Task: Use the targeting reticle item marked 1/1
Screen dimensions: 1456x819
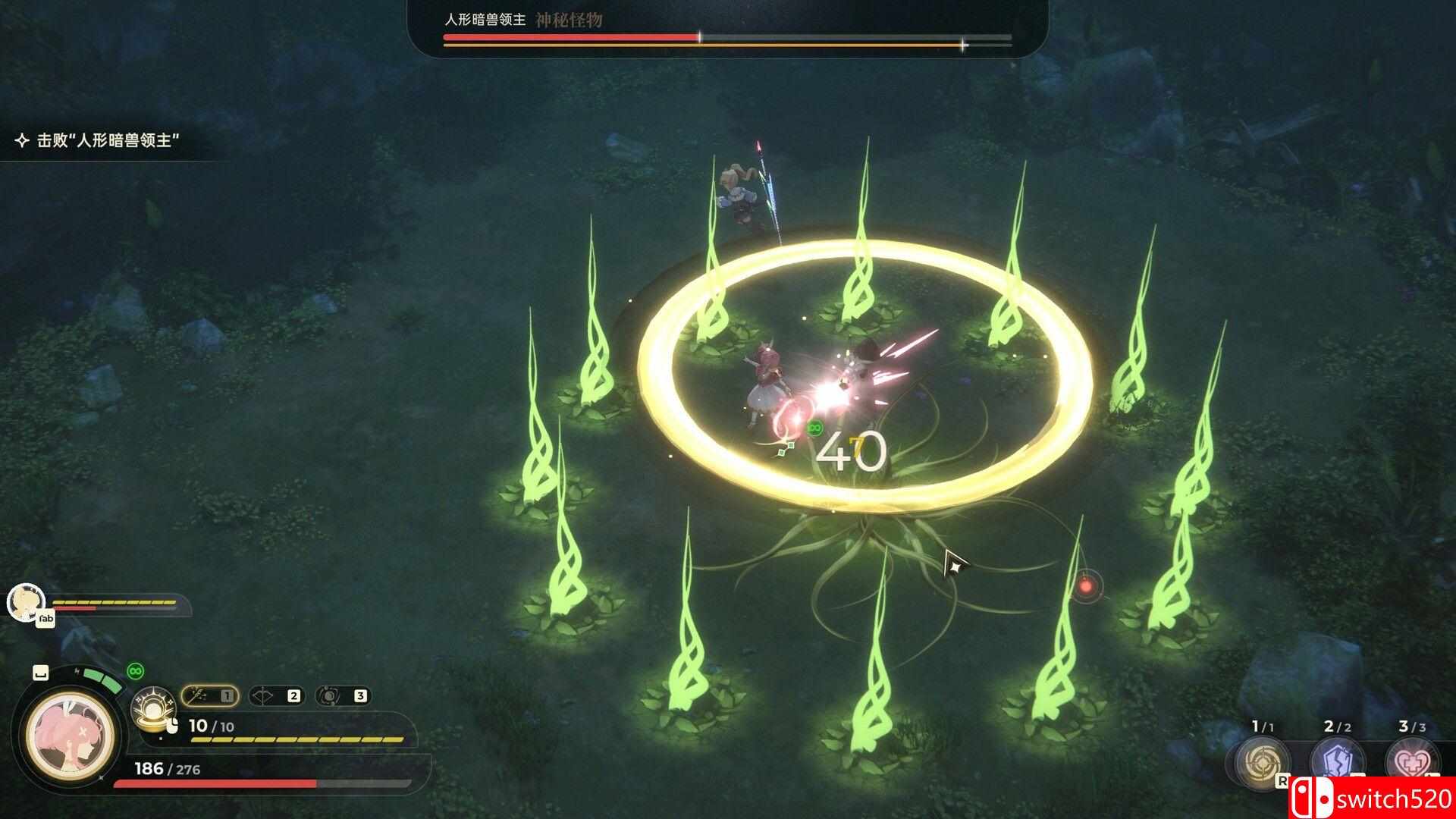Action: pyautogui.click(x=1261, y=761)
